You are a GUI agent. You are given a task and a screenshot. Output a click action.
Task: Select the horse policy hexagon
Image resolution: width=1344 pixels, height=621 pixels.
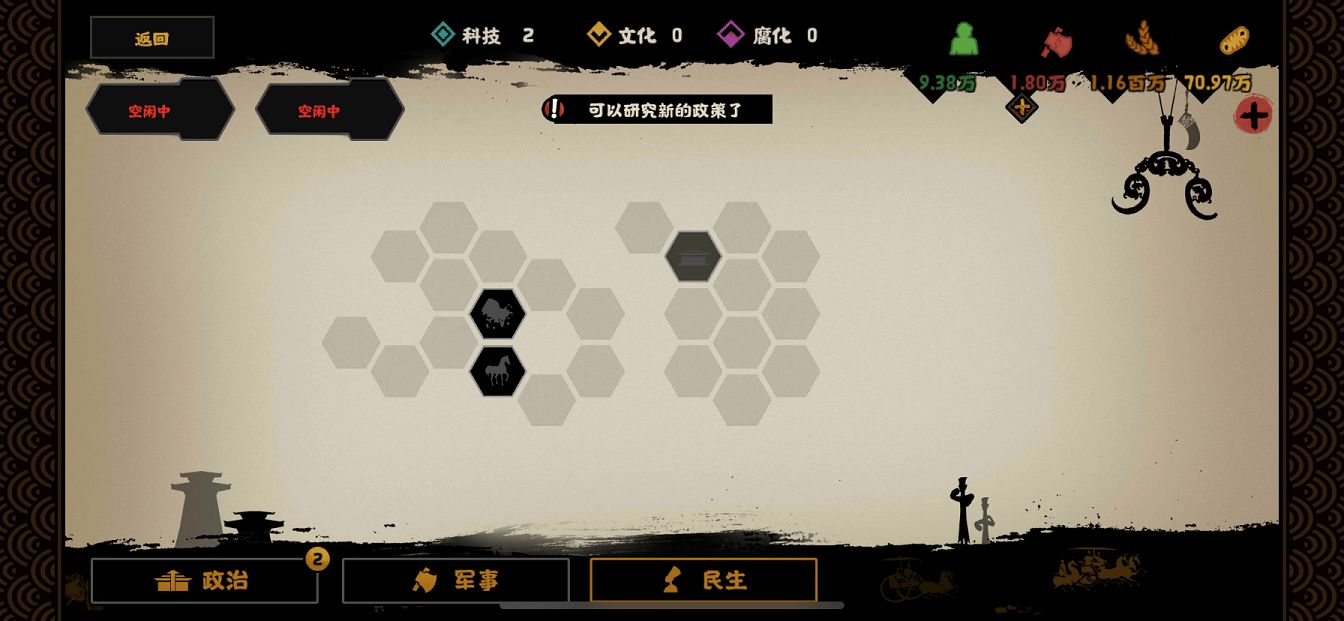point(498,372)
